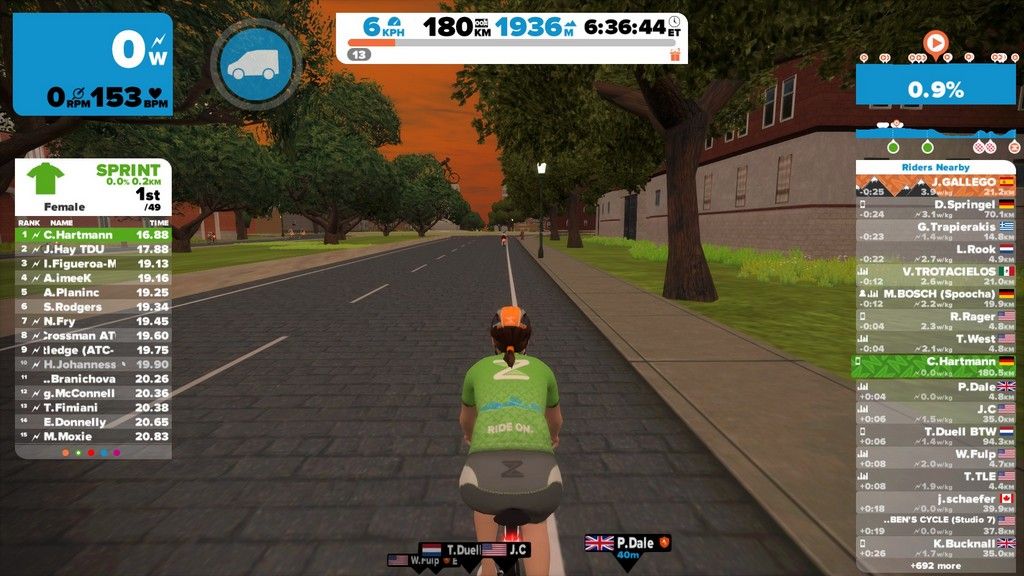Click N.Fry's sprint leaderboard entry
Image resolution: width=1024 pixels, height=576 pixels.
[x=93, y=321]
